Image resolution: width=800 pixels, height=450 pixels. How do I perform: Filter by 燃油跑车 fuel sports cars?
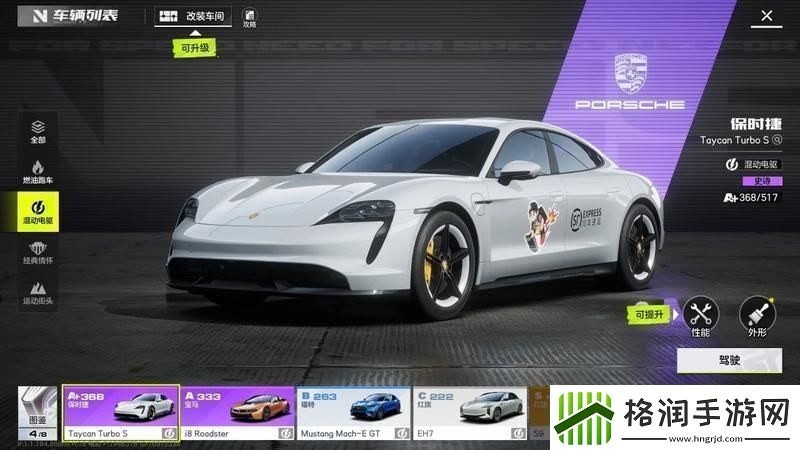[x=38, y=172]
